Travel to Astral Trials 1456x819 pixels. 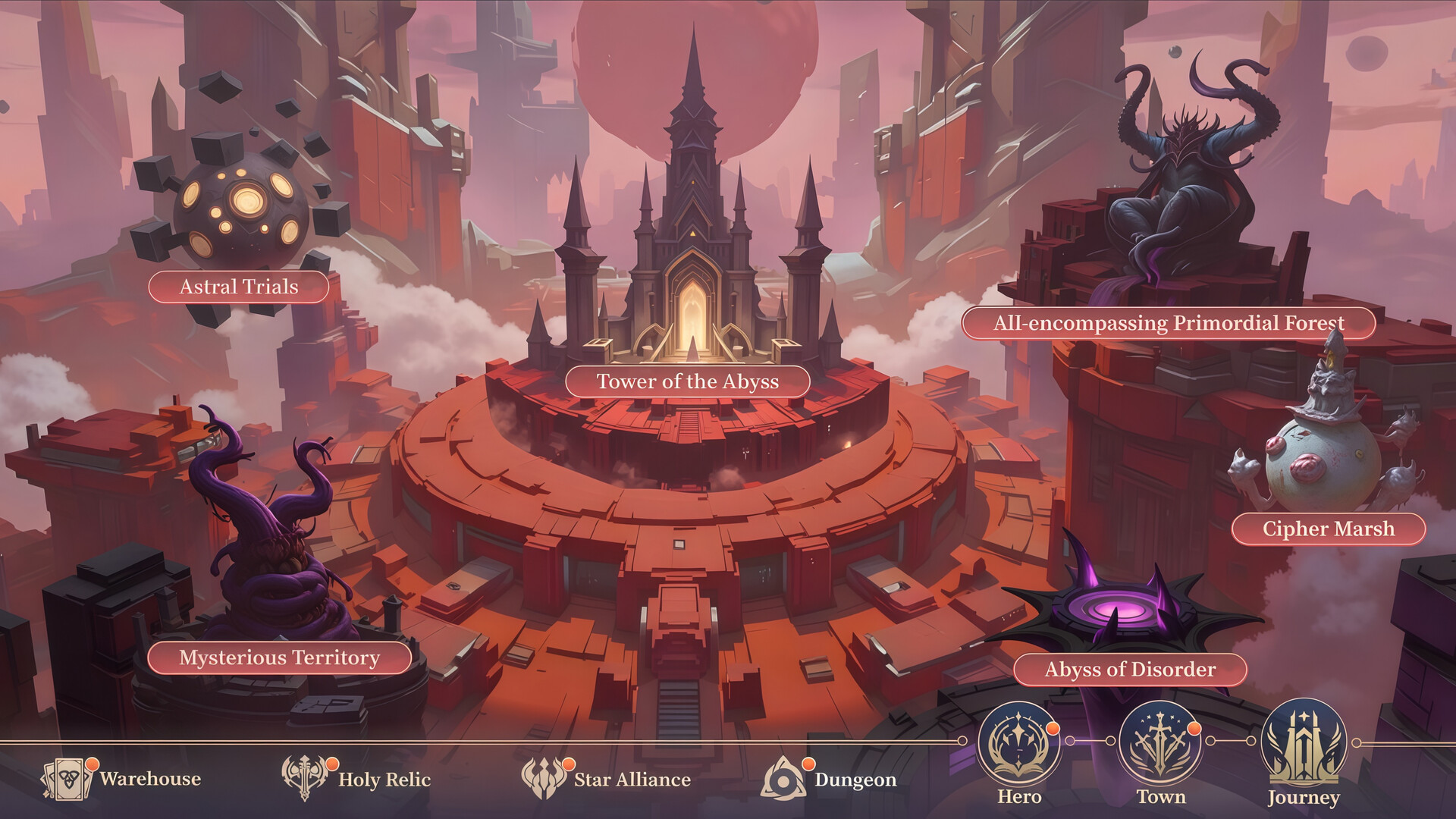click(x=238, y=287)
